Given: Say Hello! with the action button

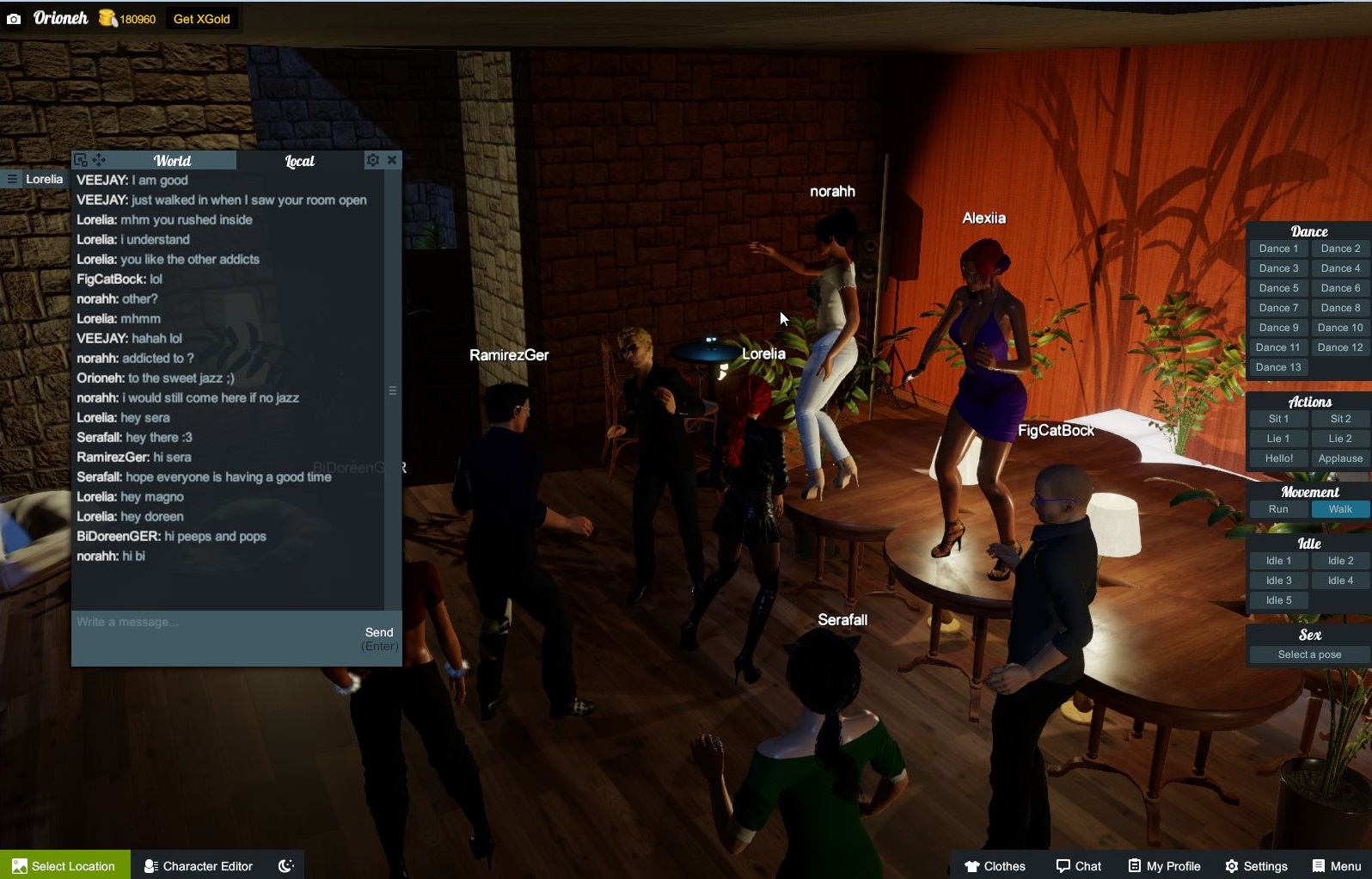Looking at the screenshot, I should 1278,458.
